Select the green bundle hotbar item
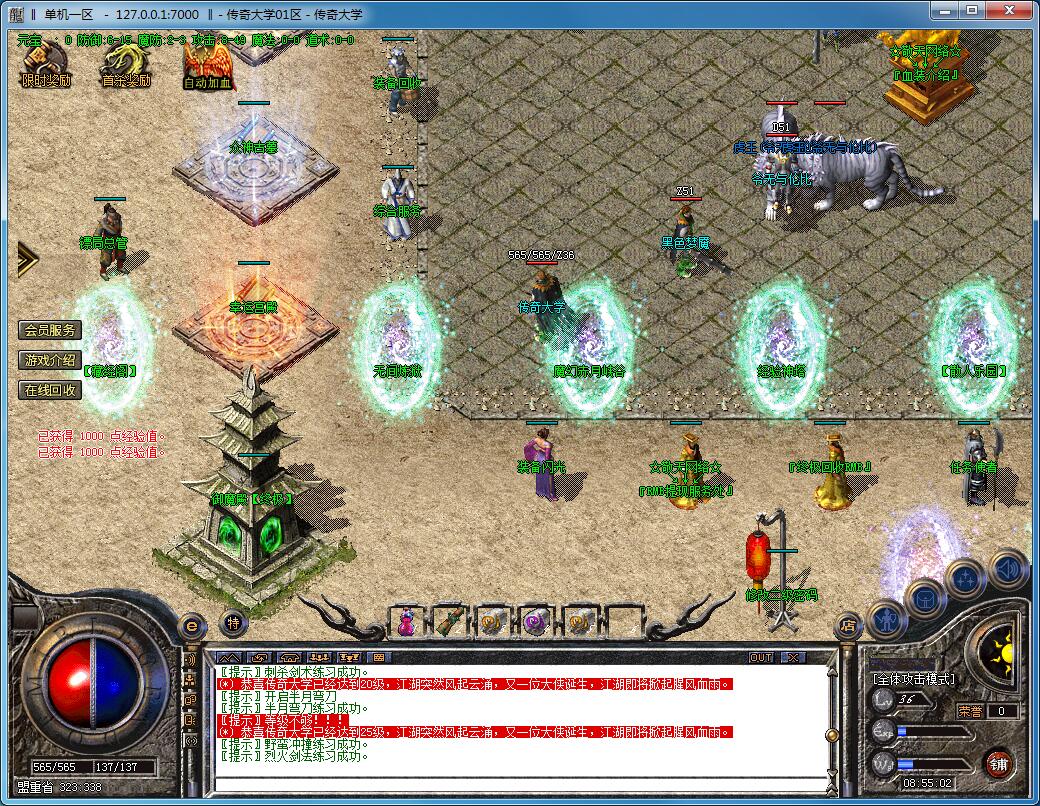This screenshot has width=1040, height=806. pos(449,622)
